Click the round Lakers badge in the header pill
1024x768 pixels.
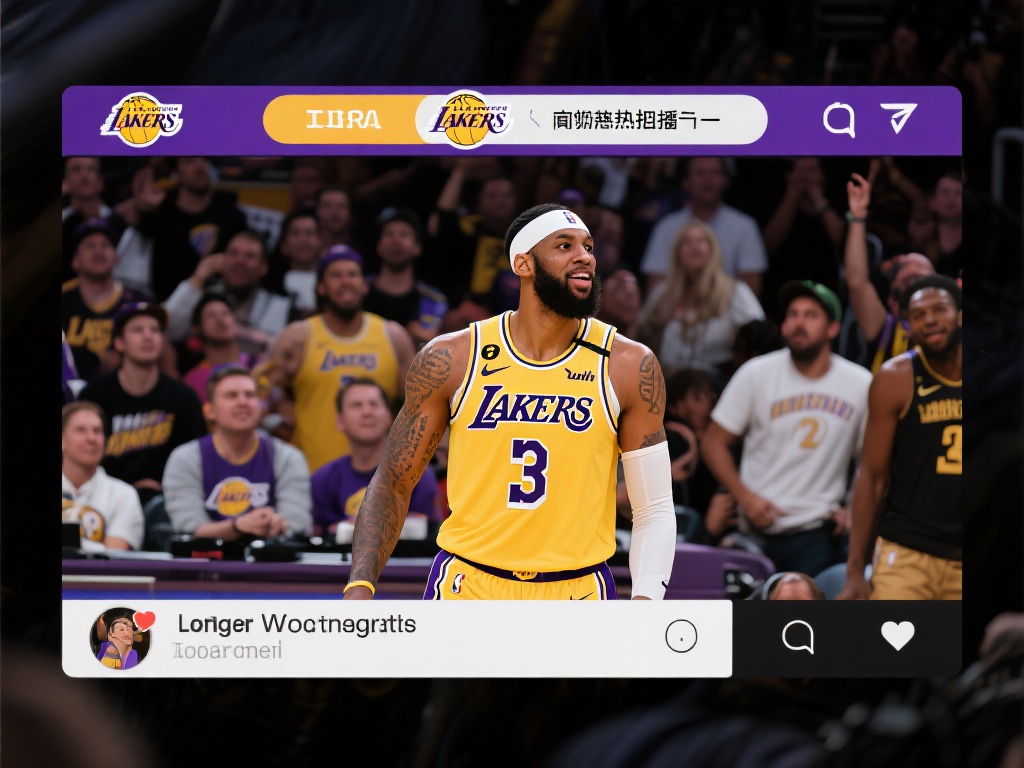pyautogui.click(x=467, y=120)
